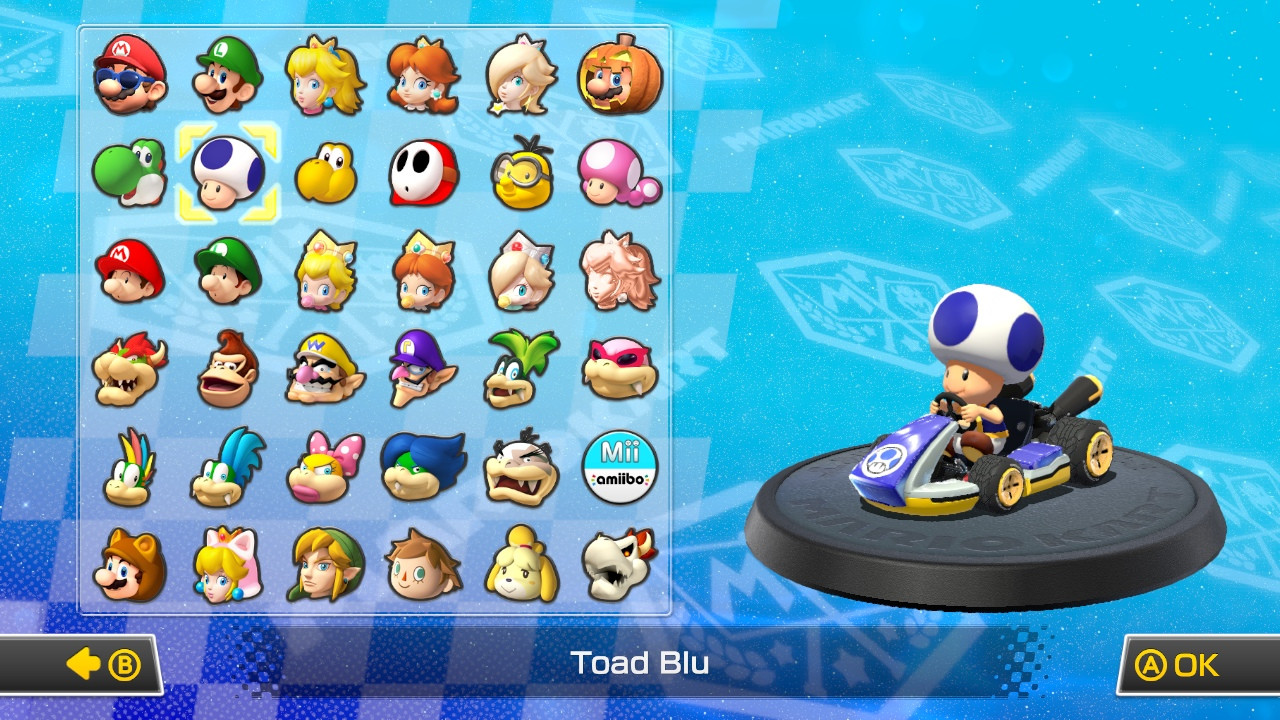
Task: Choose Princess Peach
Action: (x=326, y=75)
